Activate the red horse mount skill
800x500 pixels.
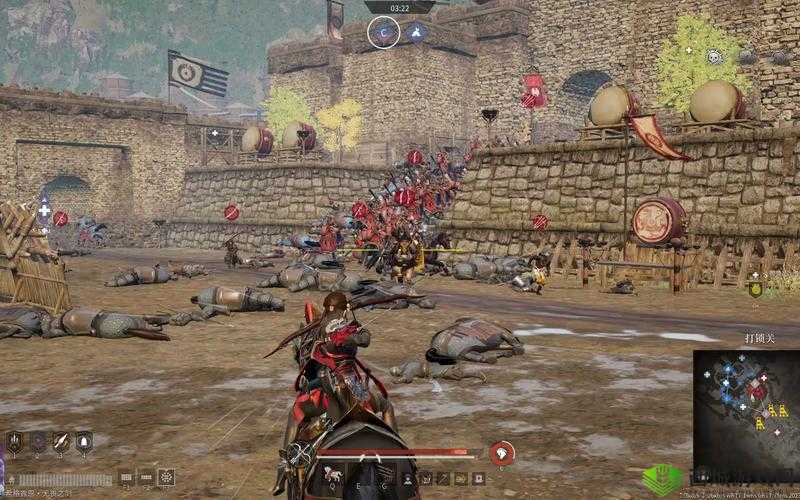pyautogui.click(x=502, y=453)
